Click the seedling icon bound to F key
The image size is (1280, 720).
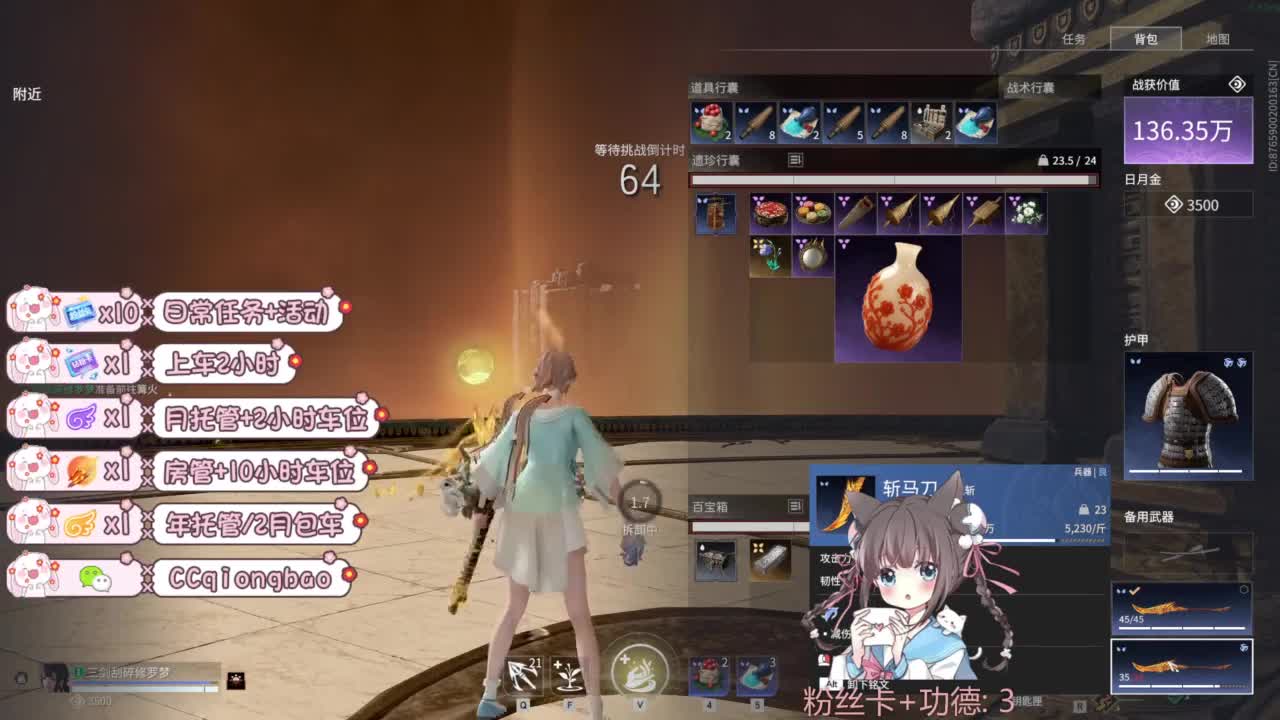(567, 676)
